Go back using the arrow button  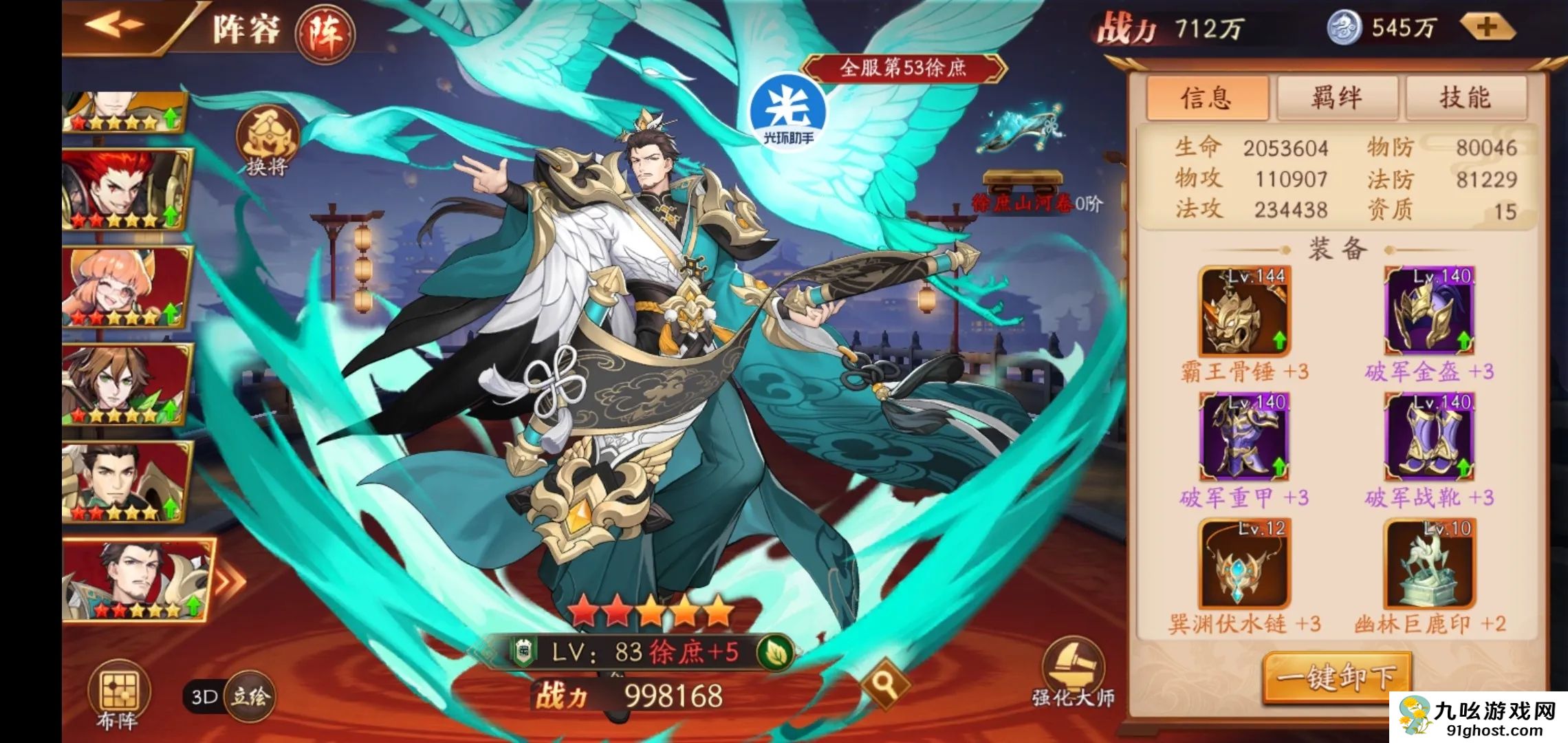116,25
